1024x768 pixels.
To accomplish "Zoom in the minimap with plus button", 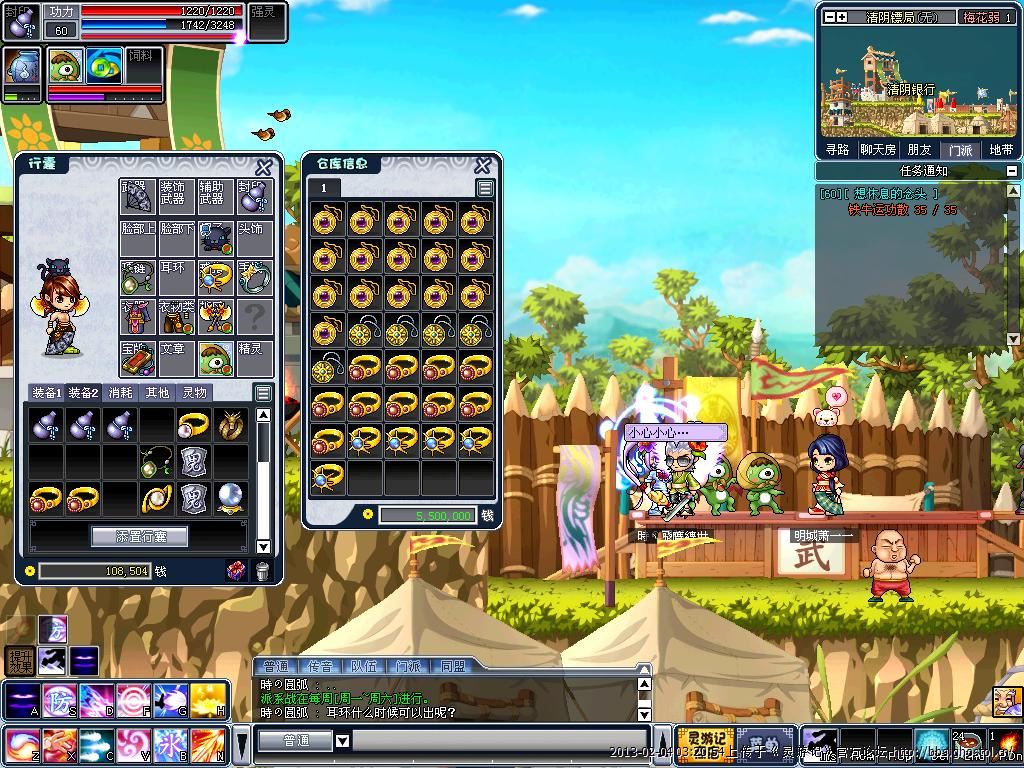I will click(x=842, y=17).
